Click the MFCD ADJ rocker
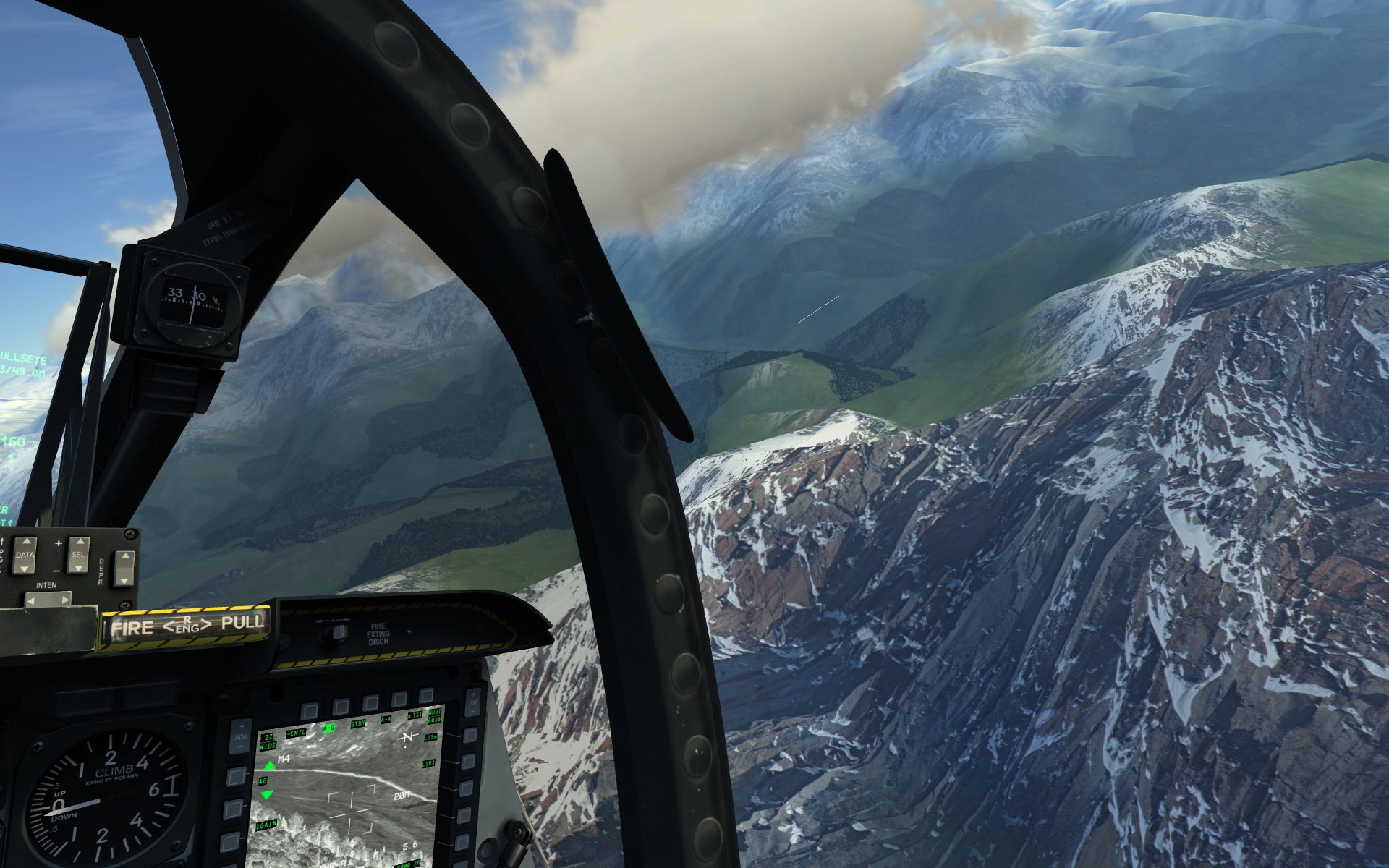The height and width of the screenshot is (868, 1389). click(x=242, y=736)
